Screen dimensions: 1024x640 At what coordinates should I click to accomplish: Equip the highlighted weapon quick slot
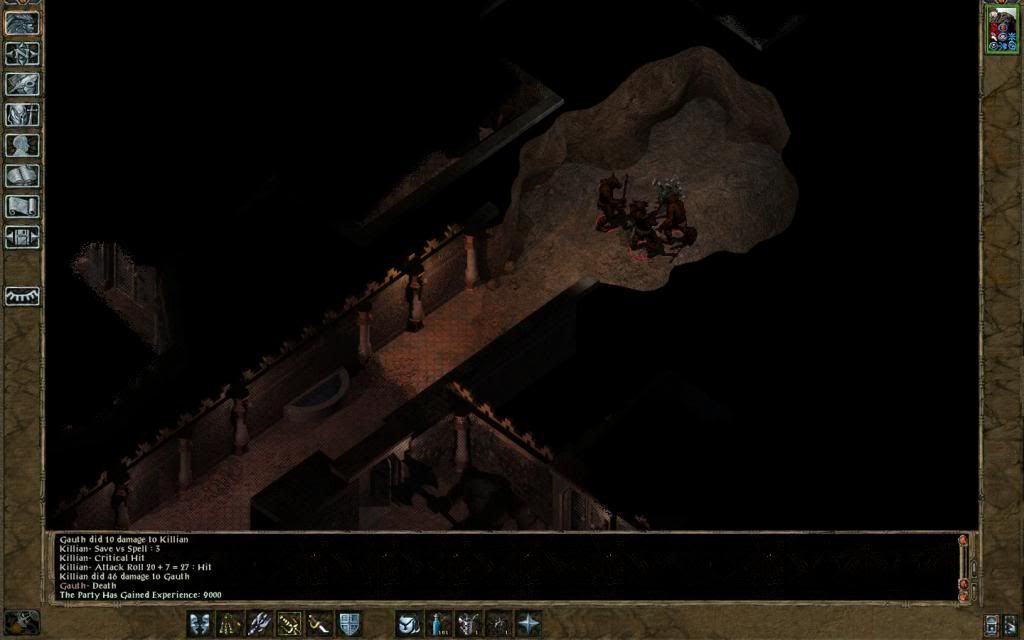click(x=289, y=624)
